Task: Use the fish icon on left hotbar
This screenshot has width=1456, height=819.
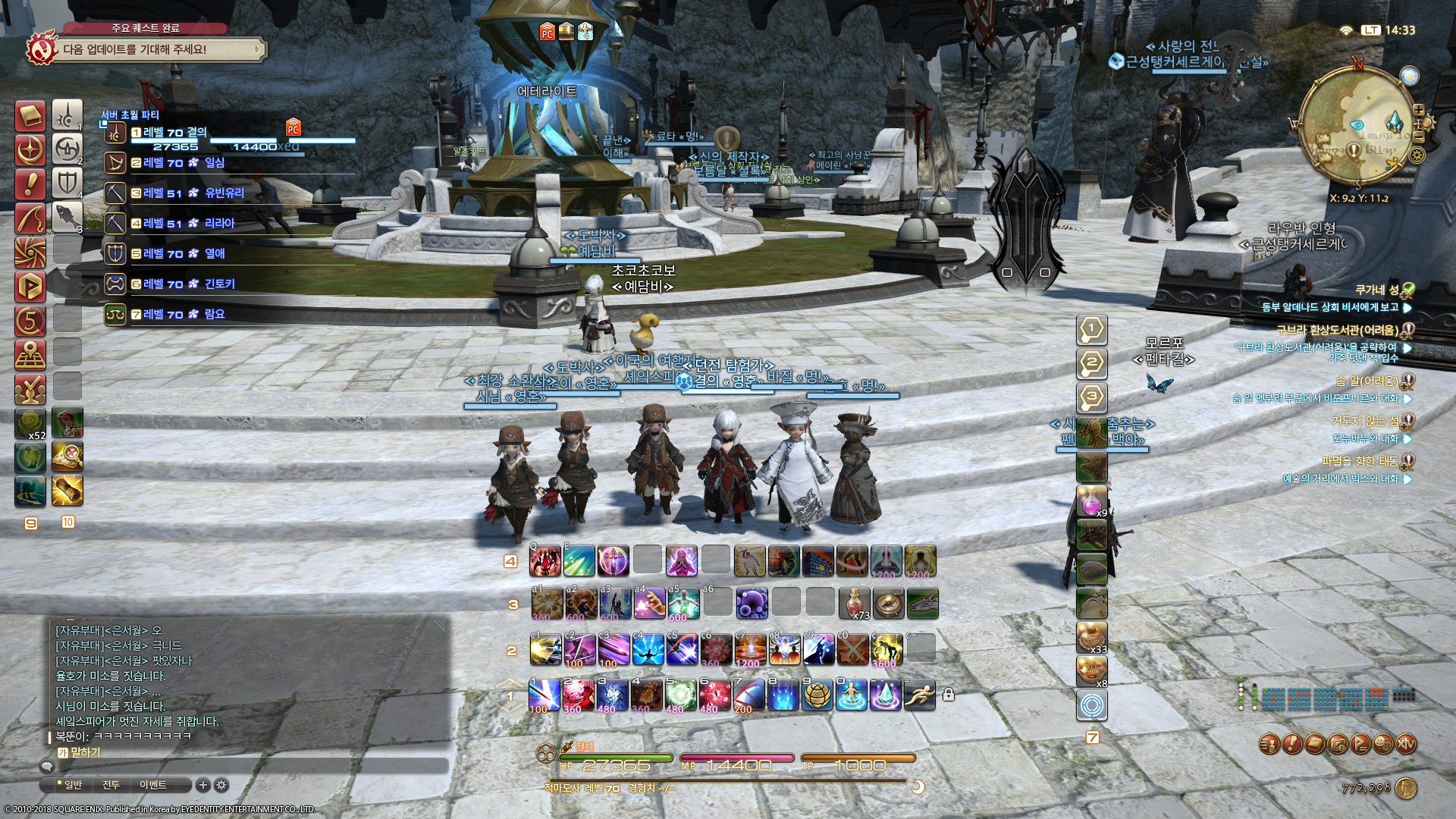Action: tap(67, 217)
